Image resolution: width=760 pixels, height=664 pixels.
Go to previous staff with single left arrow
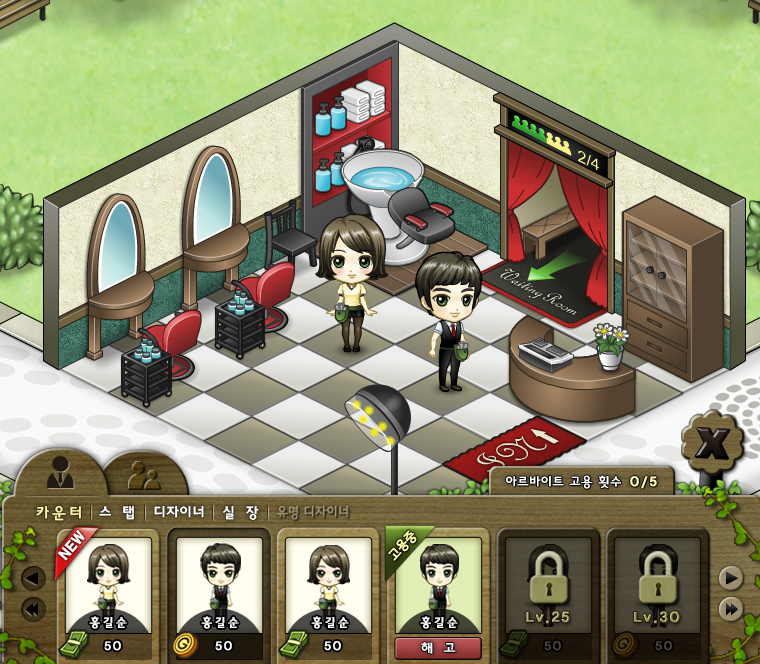33,578
